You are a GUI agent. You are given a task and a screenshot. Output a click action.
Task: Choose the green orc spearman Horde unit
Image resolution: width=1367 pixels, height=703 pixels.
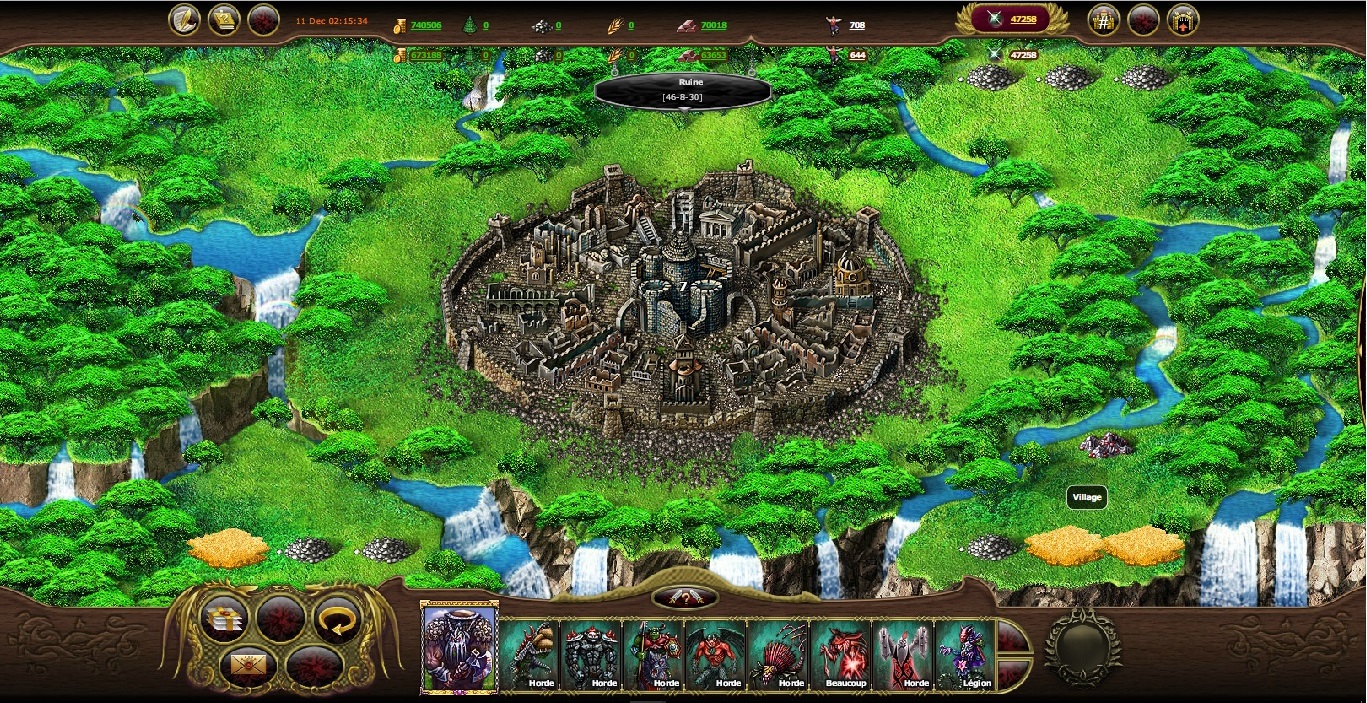click(x=653, y=655)
